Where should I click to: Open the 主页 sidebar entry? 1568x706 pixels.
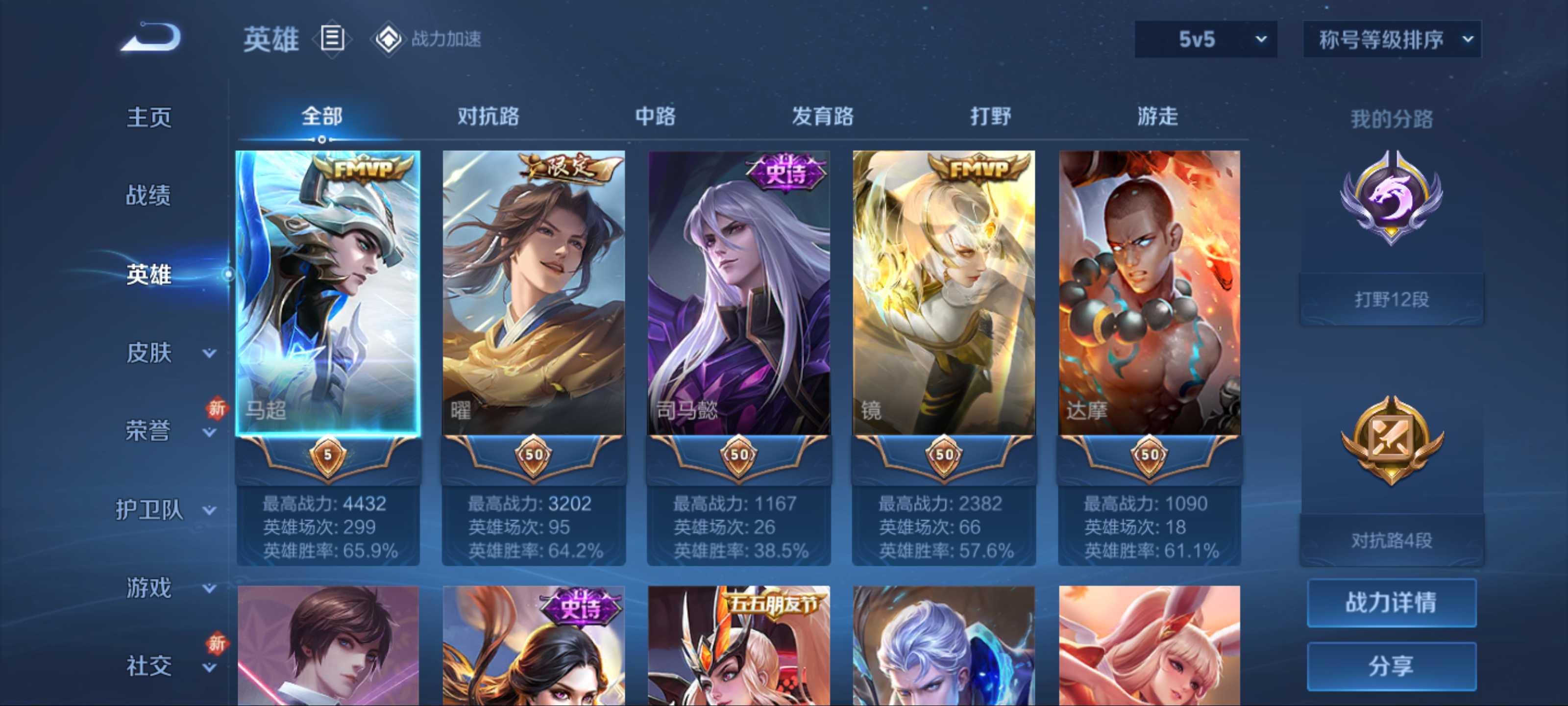(x=148, y=117)
